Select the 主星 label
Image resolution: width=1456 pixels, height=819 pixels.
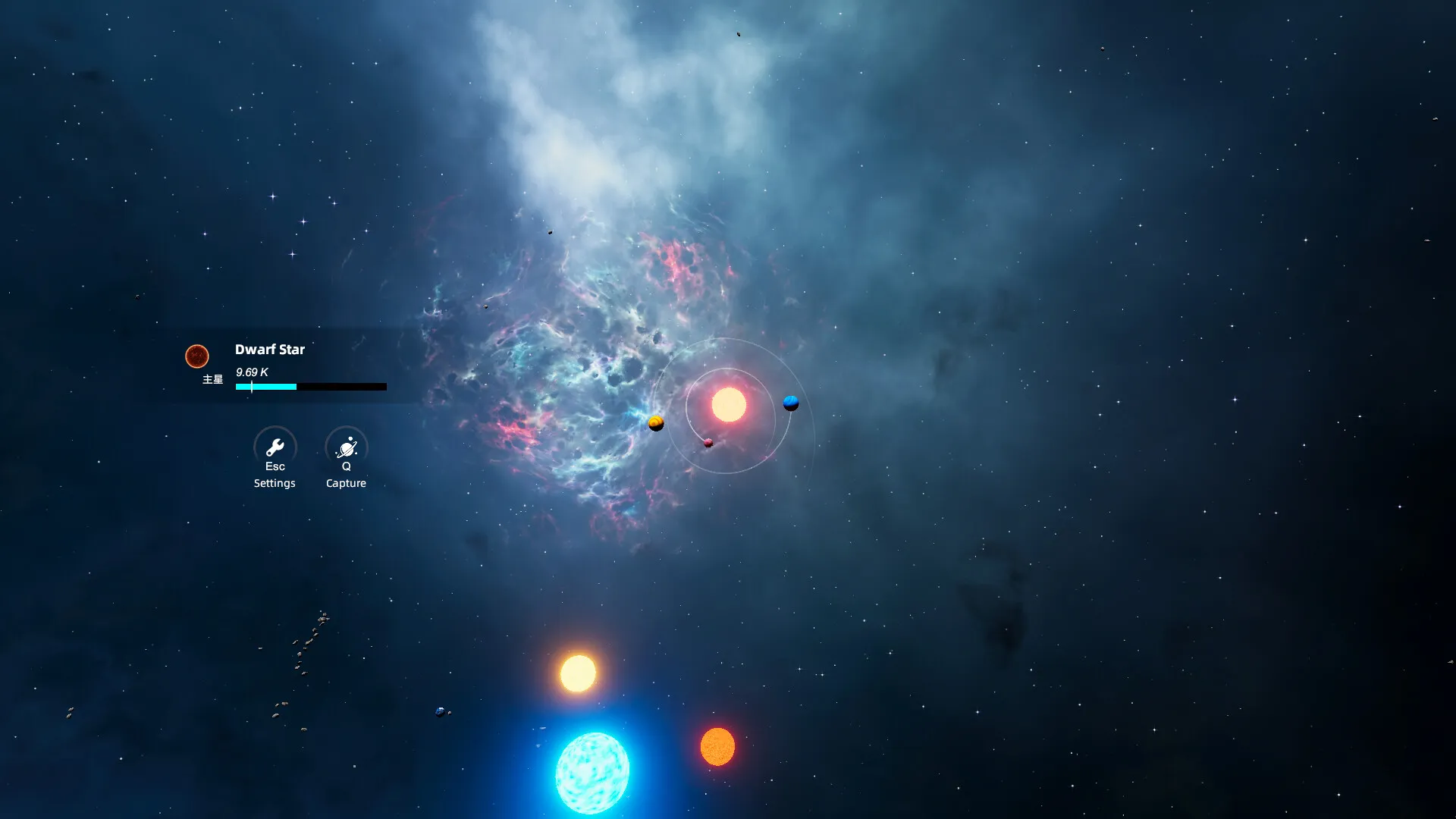point(212,379)
